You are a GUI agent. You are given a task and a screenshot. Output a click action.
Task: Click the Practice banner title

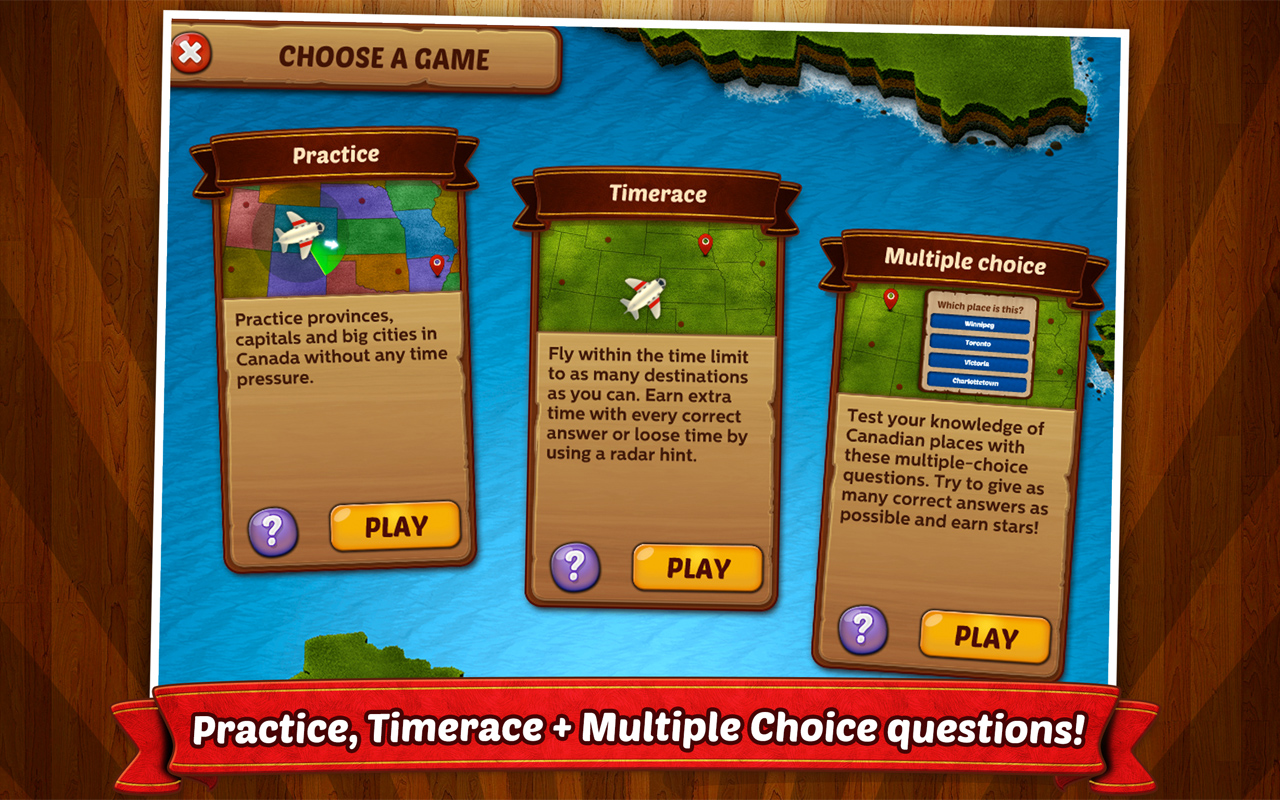335,154
